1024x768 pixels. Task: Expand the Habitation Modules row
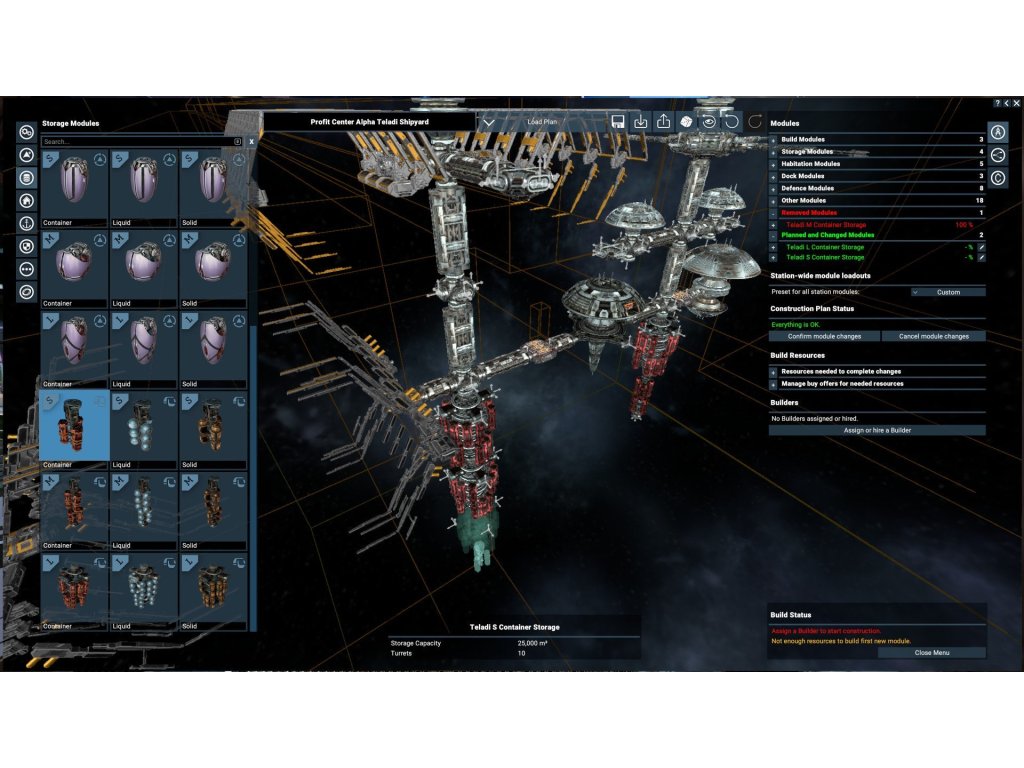[x=773, y=164]
